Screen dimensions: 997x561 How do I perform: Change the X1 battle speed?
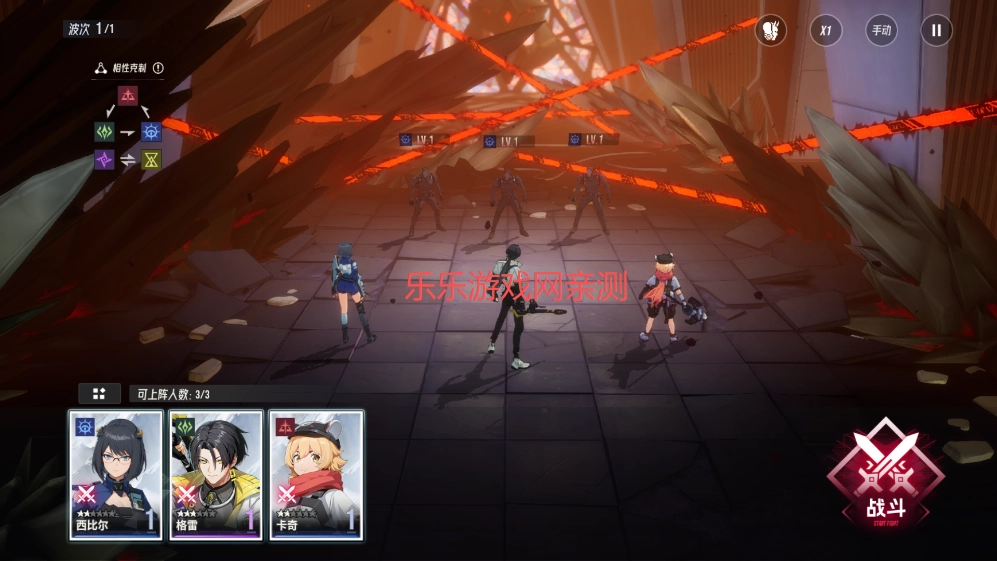(825, 30)
